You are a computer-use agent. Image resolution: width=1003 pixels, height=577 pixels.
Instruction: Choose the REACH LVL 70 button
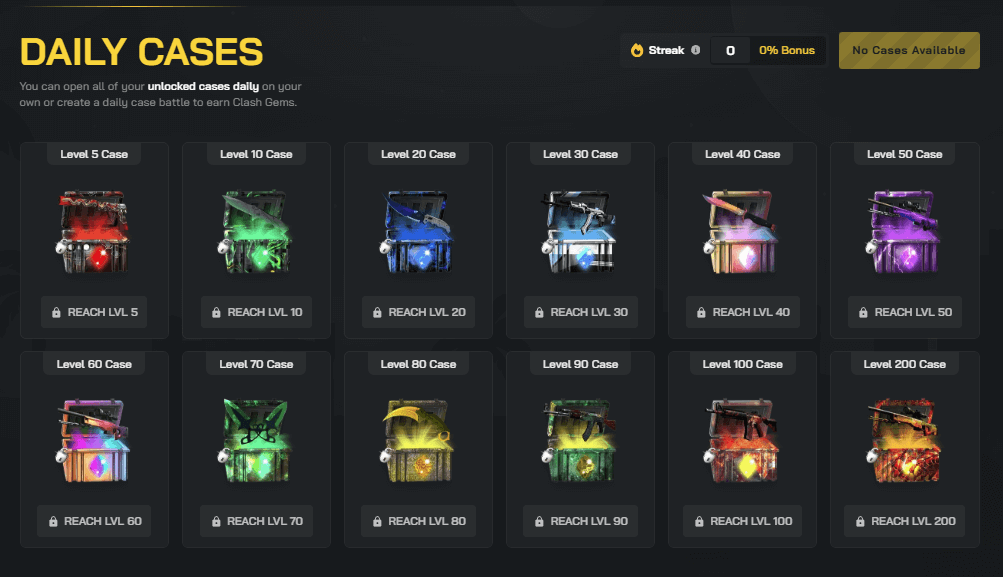[256, 521]
